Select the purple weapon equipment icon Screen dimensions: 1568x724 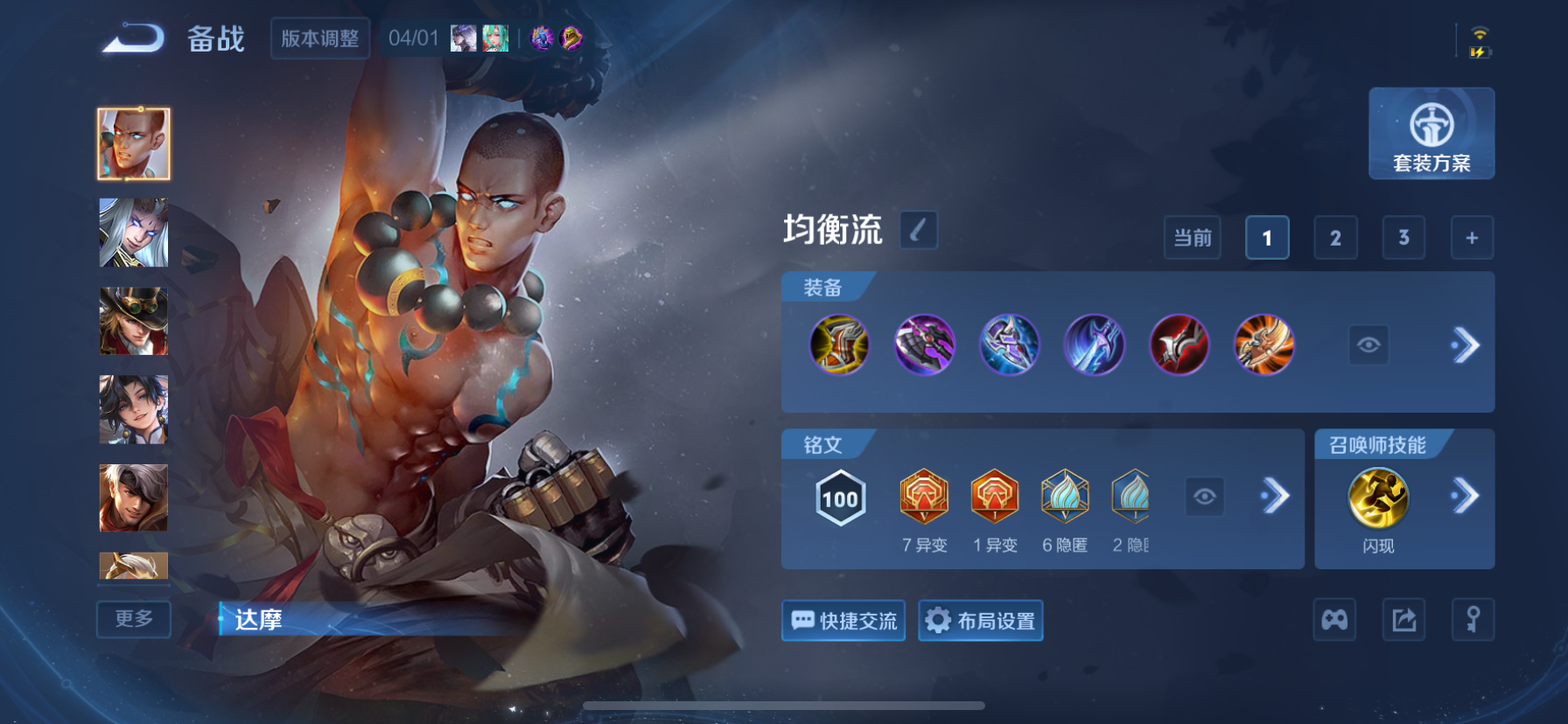coord(924,345)
